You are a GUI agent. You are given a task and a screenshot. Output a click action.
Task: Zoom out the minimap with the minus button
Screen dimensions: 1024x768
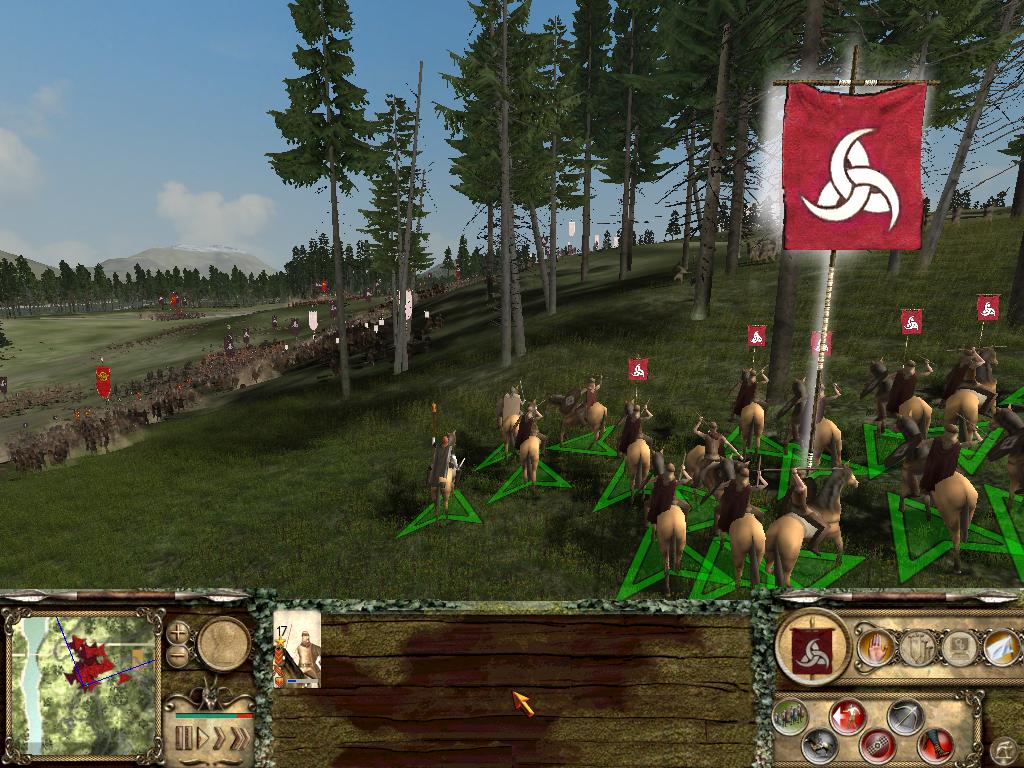[x=178, y=656]
